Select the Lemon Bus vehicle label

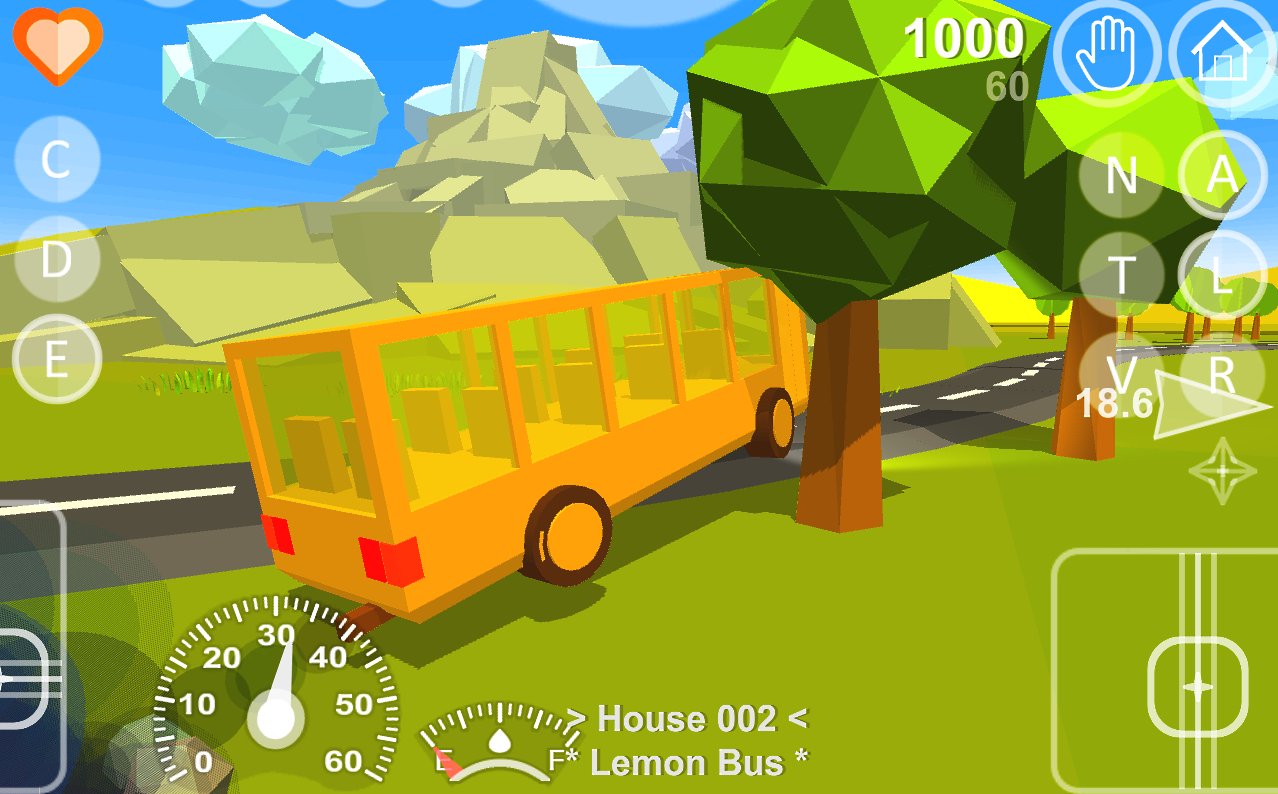click(x=698, y=763)
